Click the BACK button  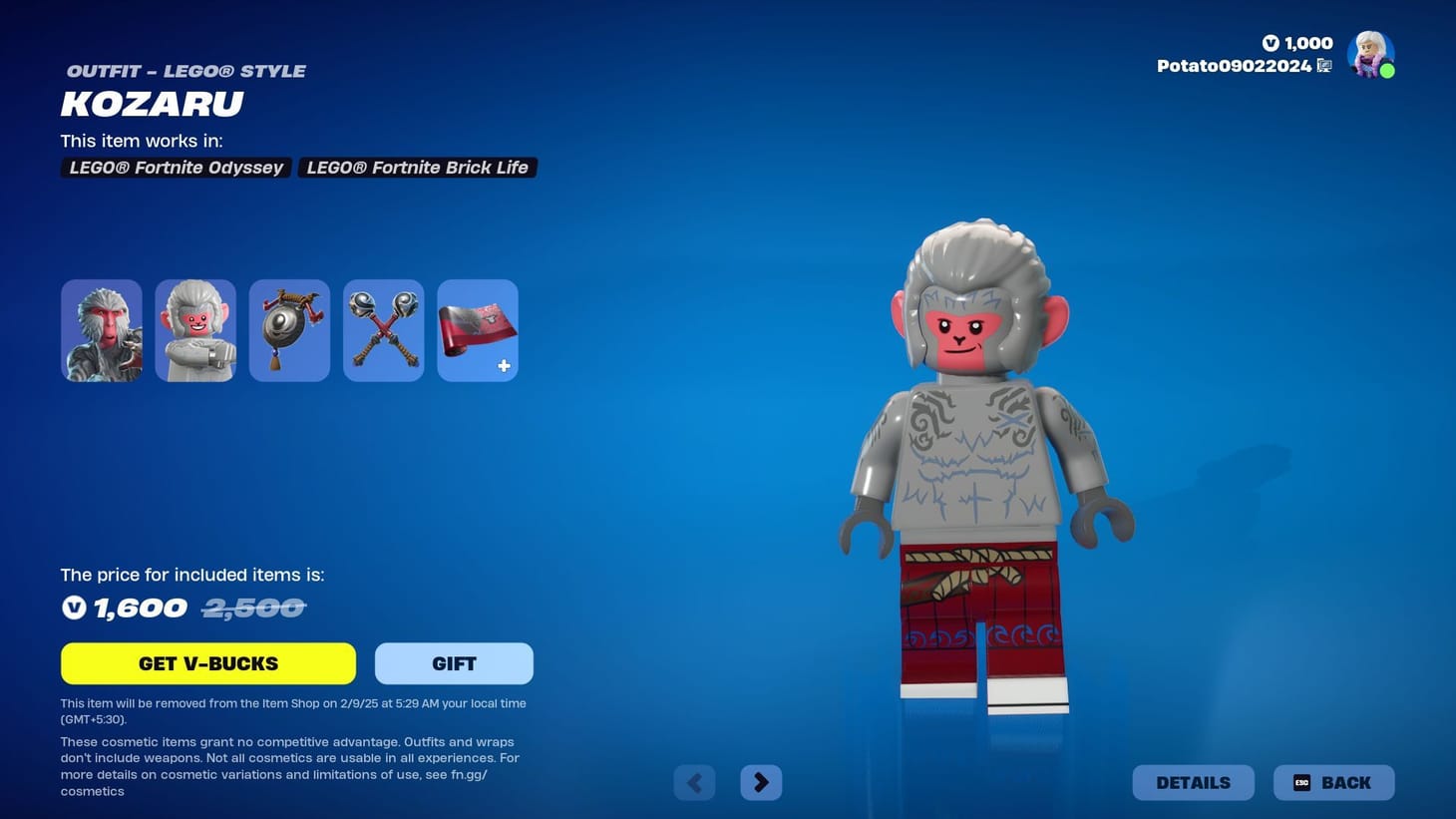click(1333, 782)
